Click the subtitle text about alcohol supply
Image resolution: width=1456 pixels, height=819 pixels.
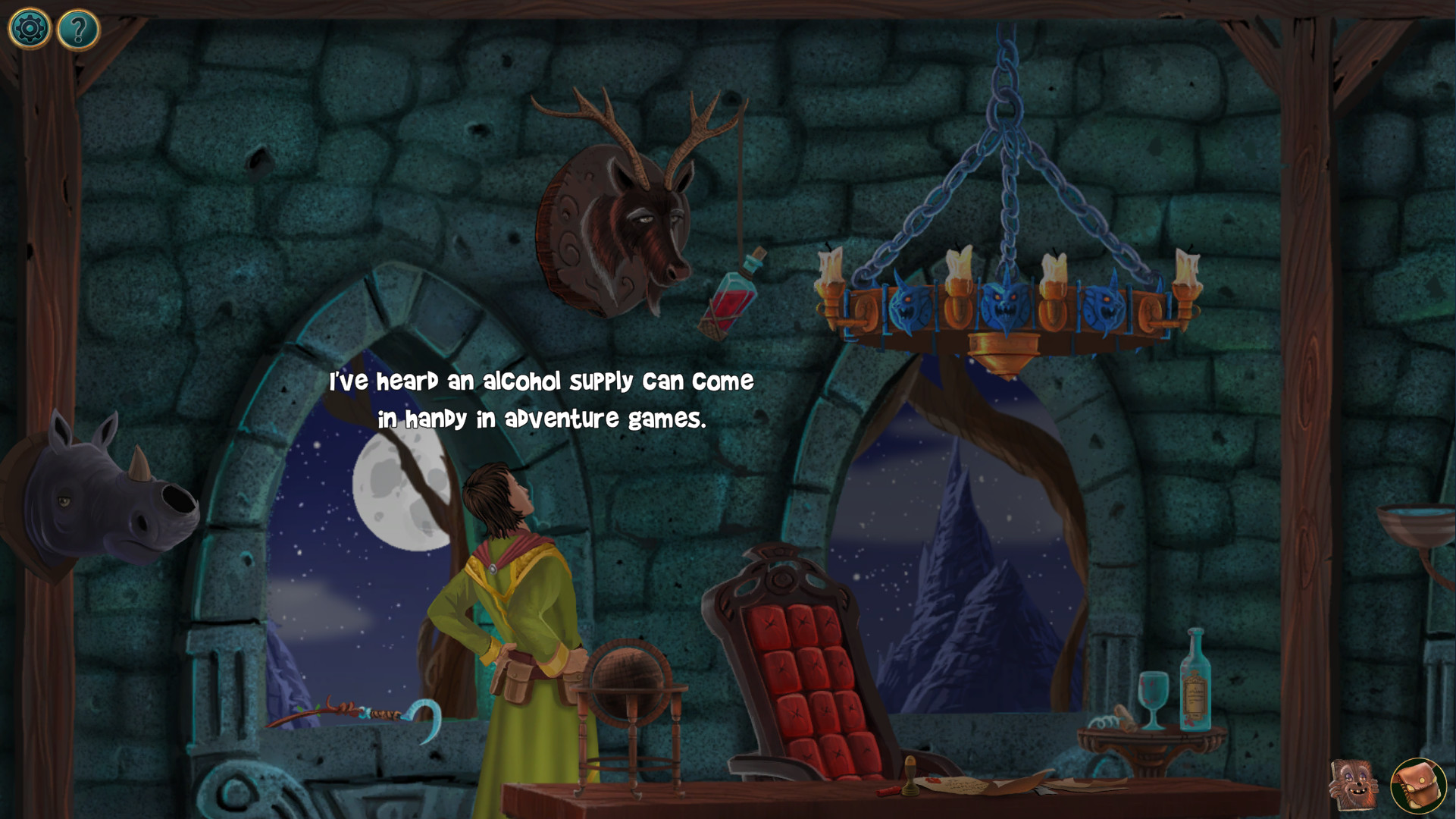542,398
